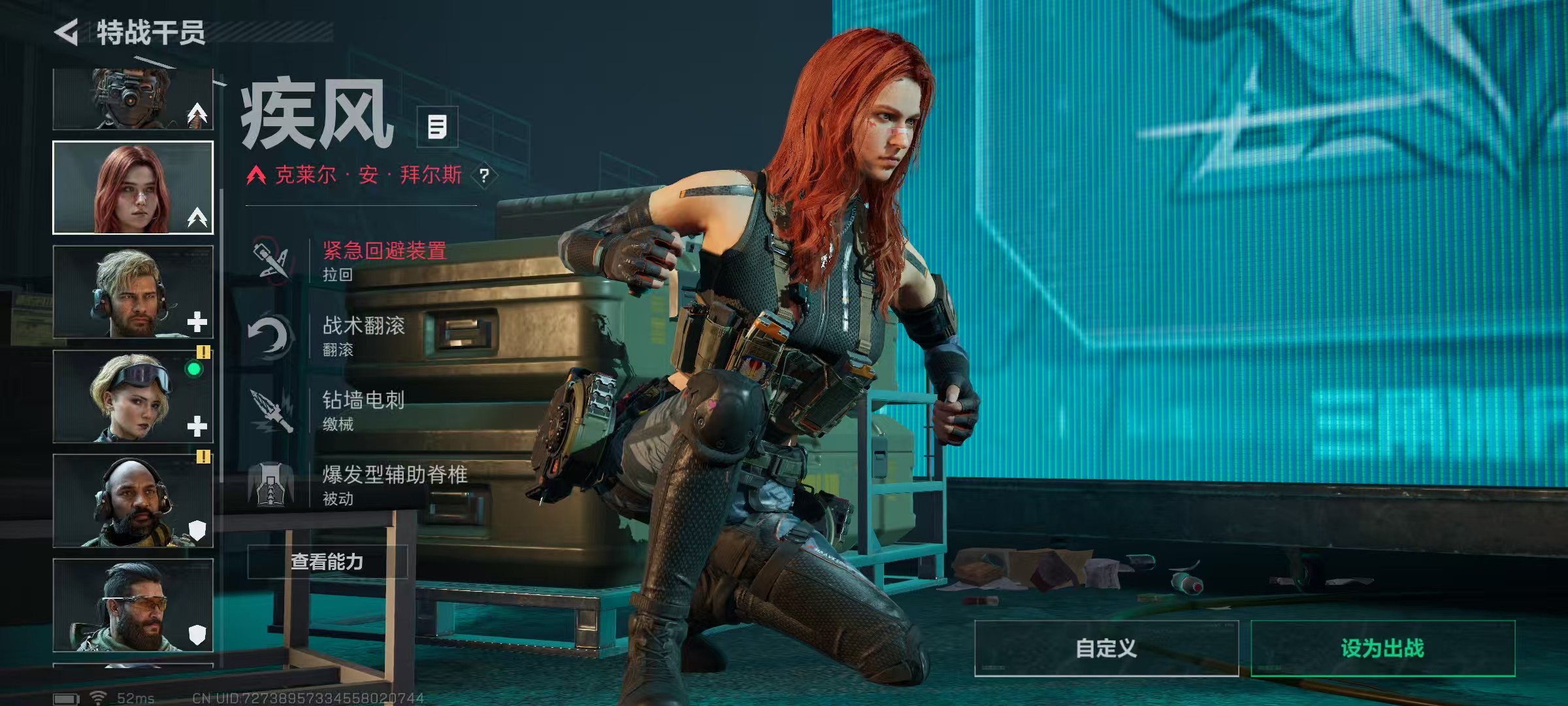The width and height of the screenshot is (1568, 706).
Task: Select the red-haired operator portrait
Action: [133, 188]
